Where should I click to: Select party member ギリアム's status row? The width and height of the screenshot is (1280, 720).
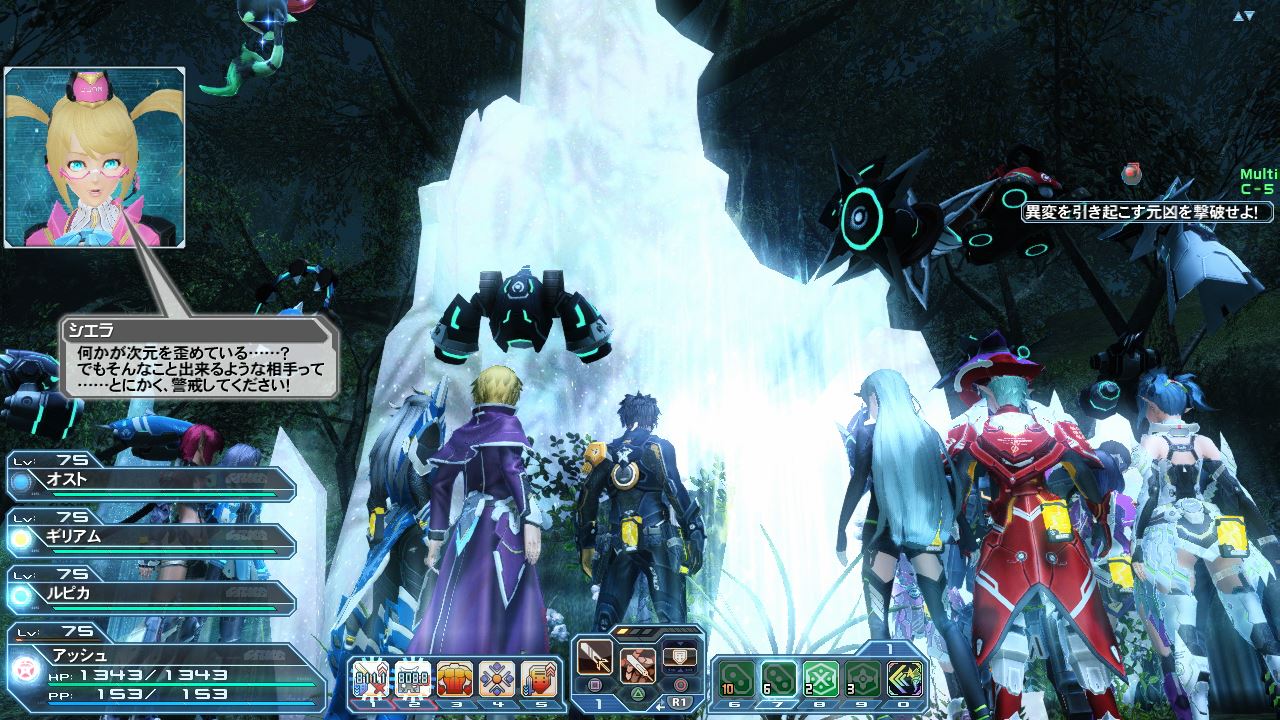tap(150, 537)
